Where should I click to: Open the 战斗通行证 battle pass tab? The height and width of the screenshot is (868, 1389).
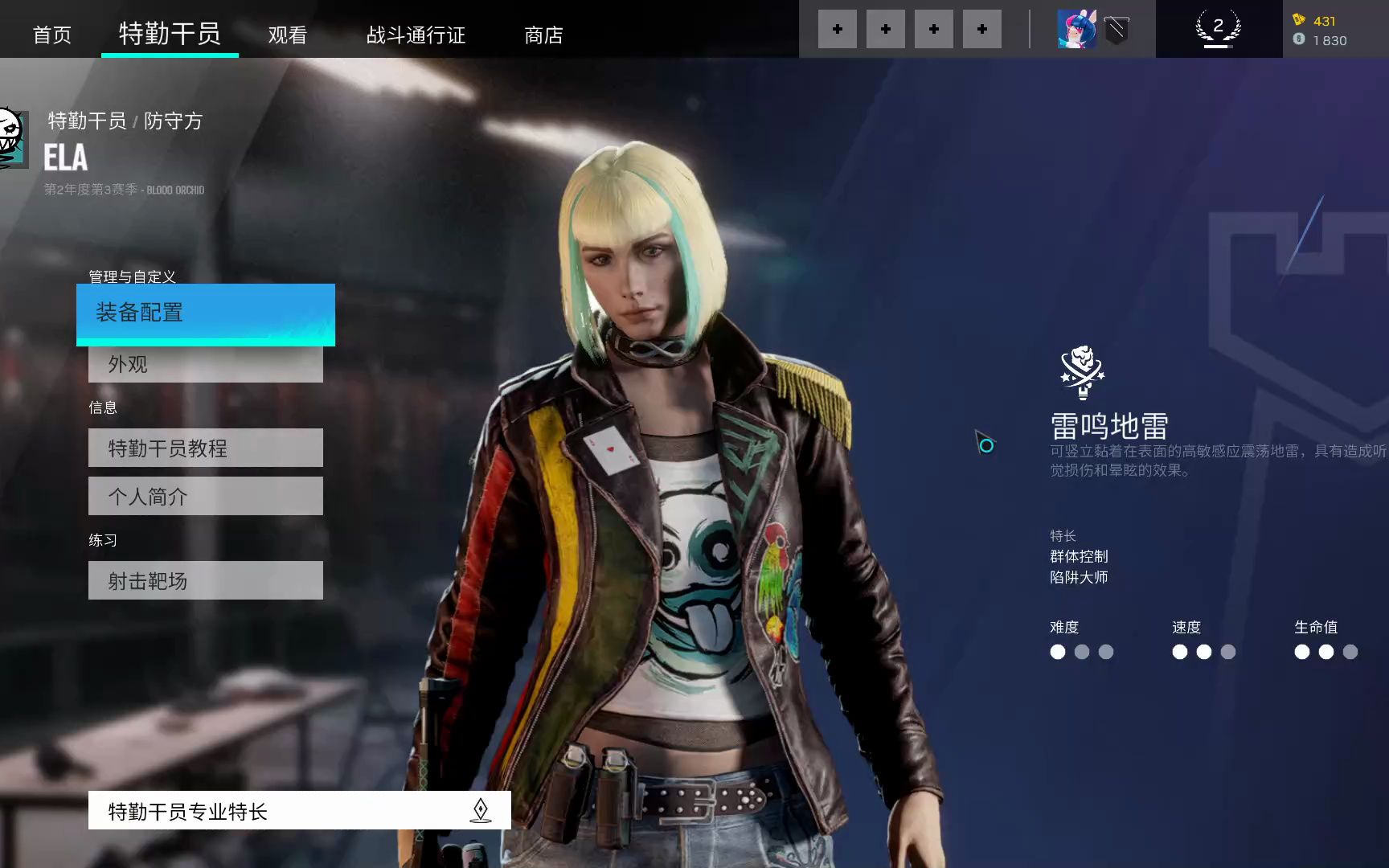click(416, 35)
